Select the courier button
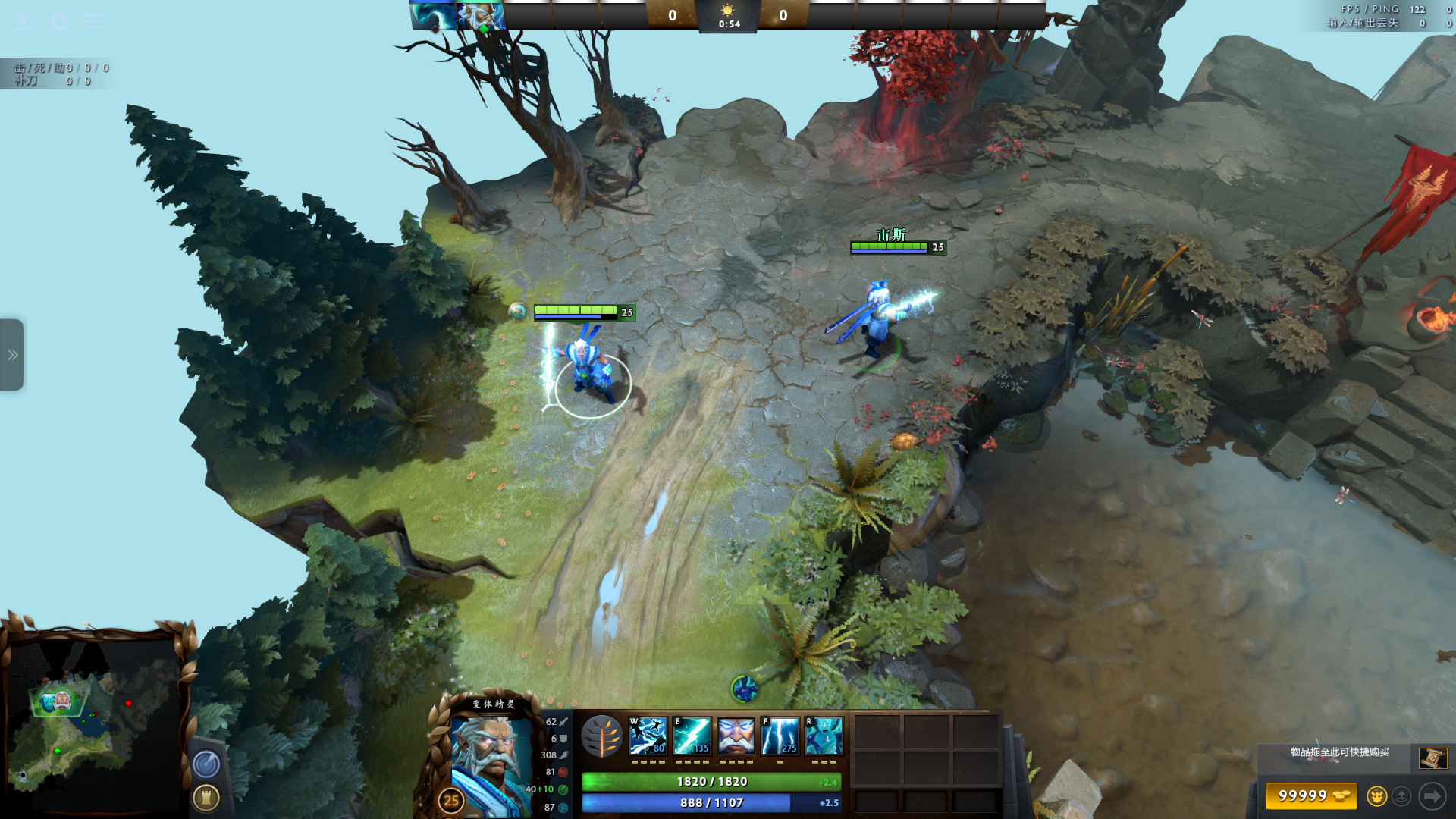Image resolution: width=1456 pixels, height=819 pixels. tap(1376, 796)
